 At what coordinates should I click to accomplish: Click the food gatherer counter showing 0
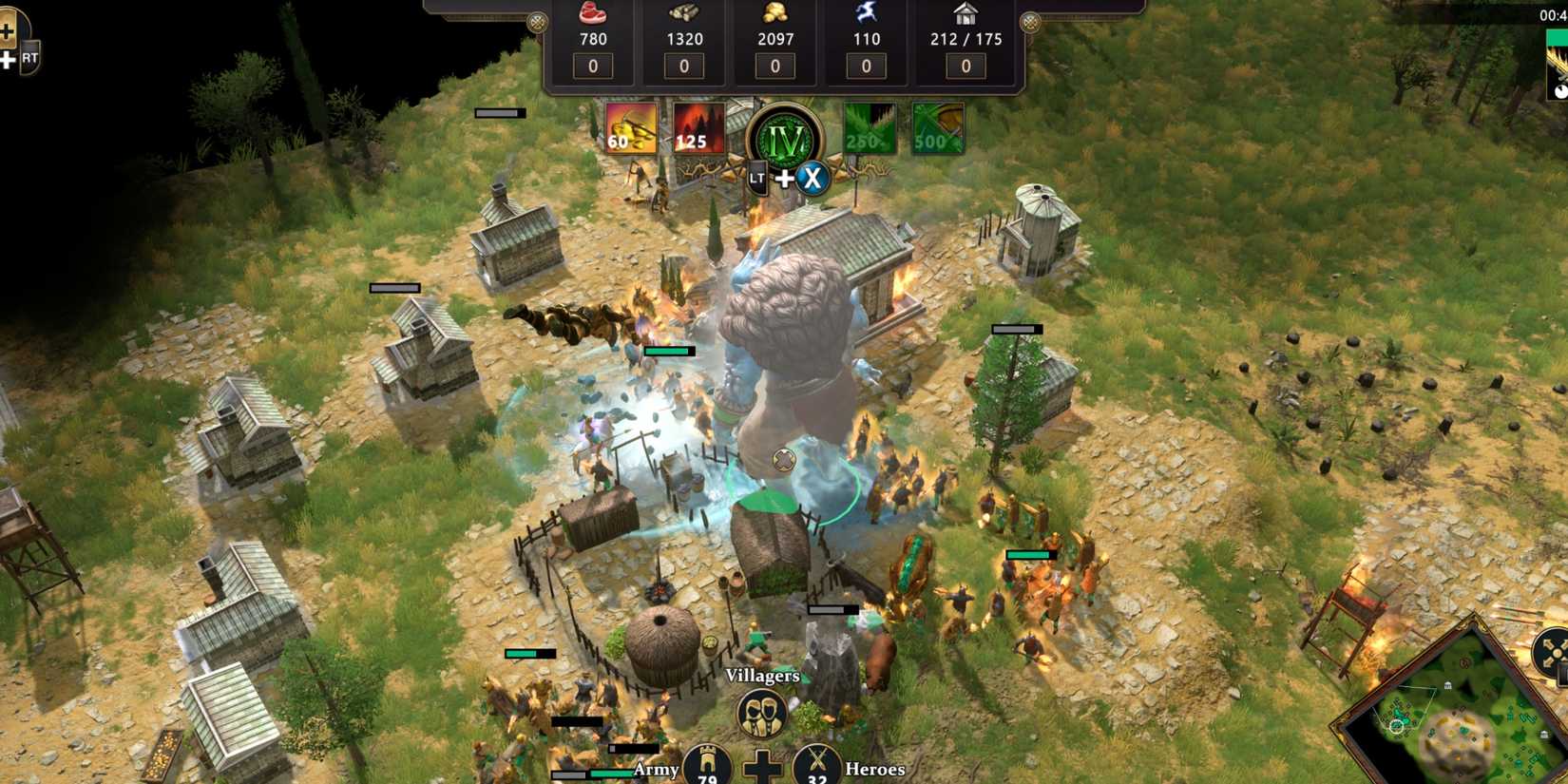click(592, 66)
